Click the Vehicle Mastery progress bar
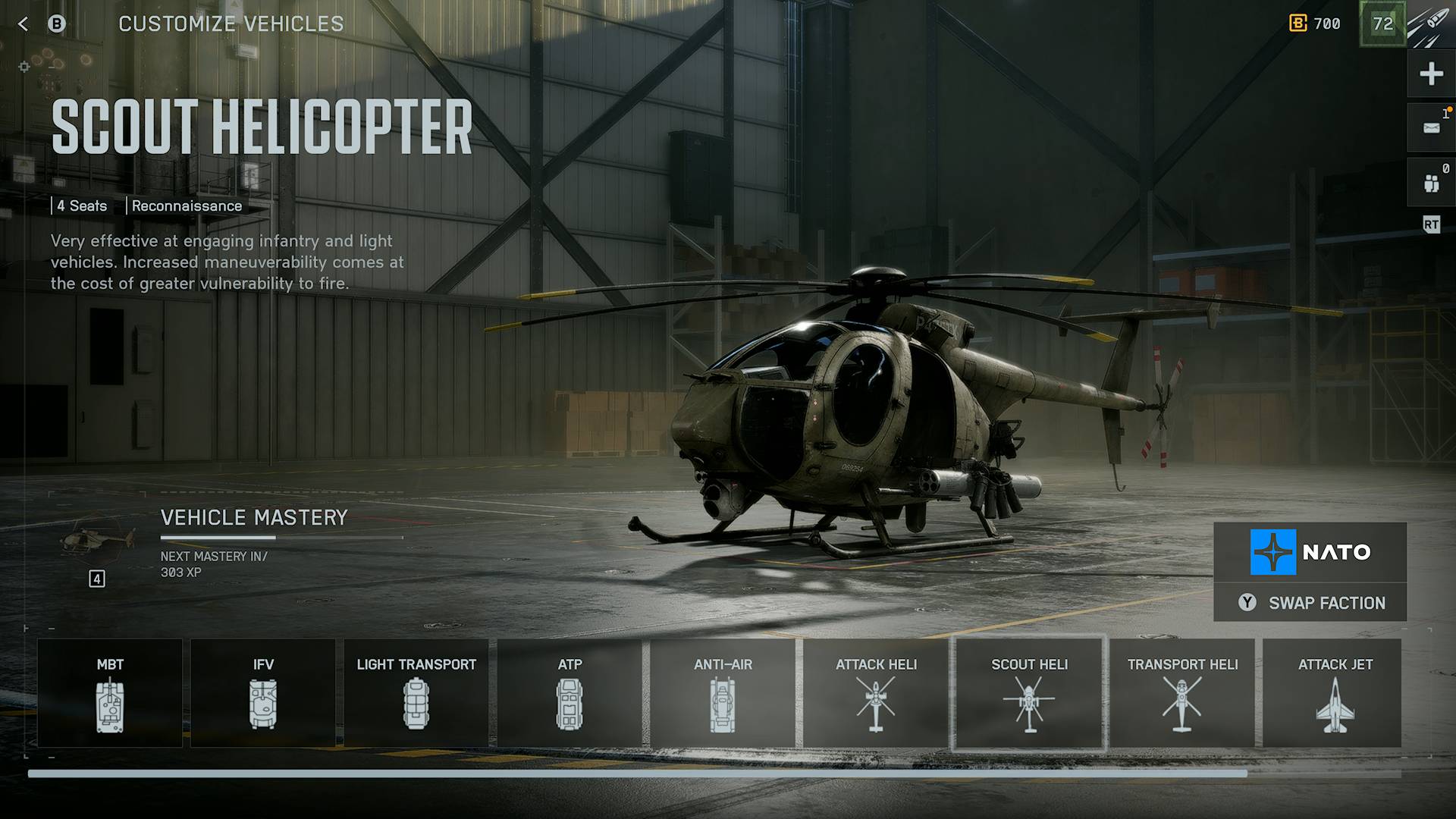 click(x=281, y=536)
